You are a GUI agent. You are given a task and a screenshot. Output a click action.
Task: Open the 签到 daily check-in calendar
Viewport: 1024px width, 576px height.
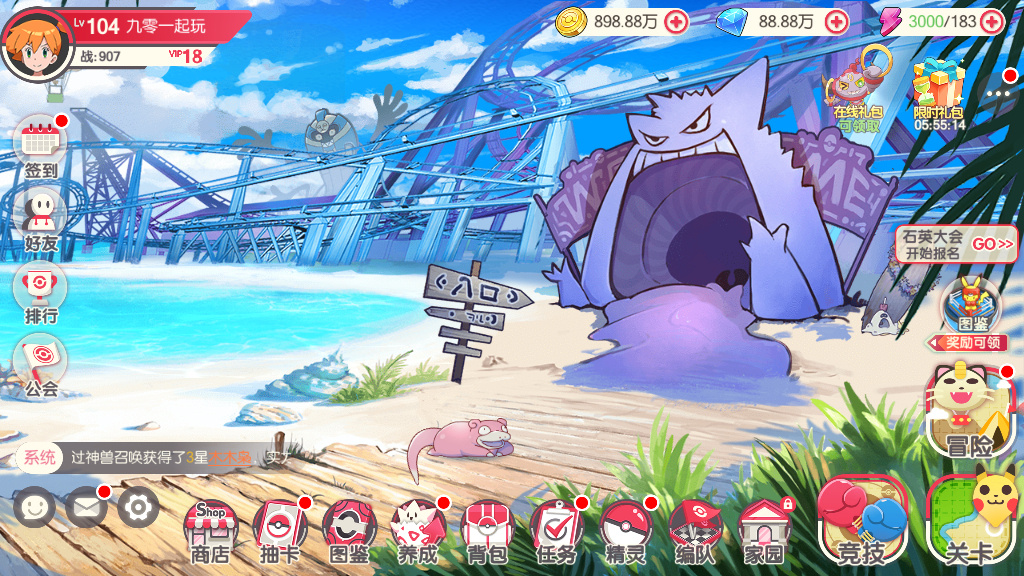click(x=42, y=146)
